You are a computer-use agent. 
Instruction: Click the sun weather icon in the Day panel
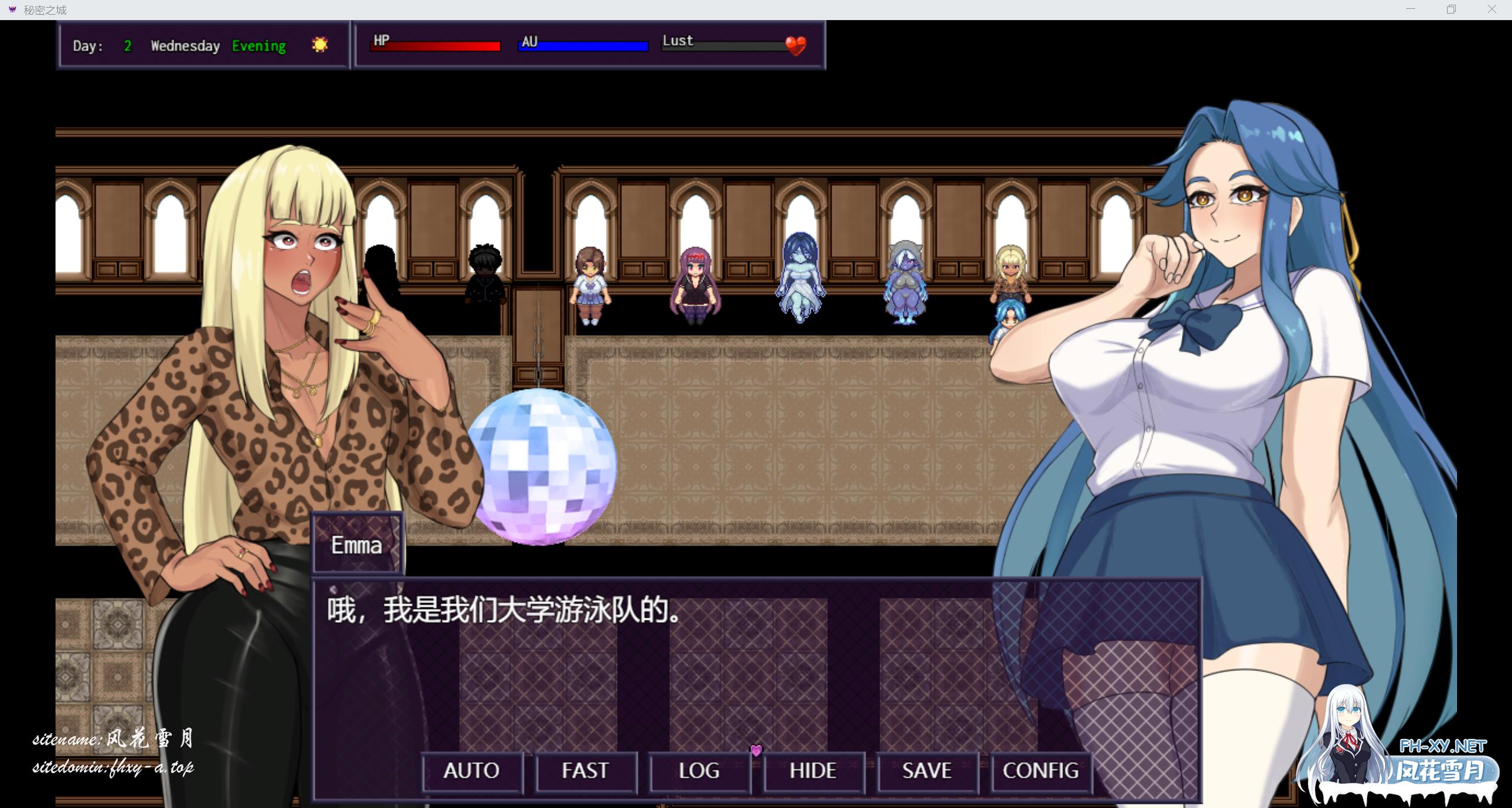[x=319, y=45]
